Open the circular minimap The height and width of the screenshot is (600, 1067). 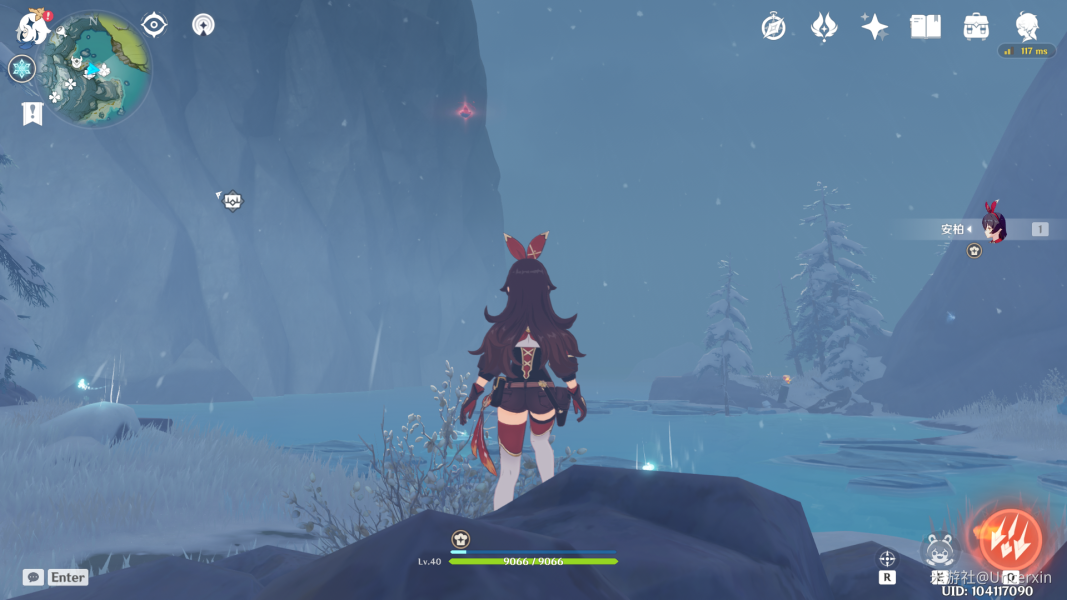coord(99,68)
